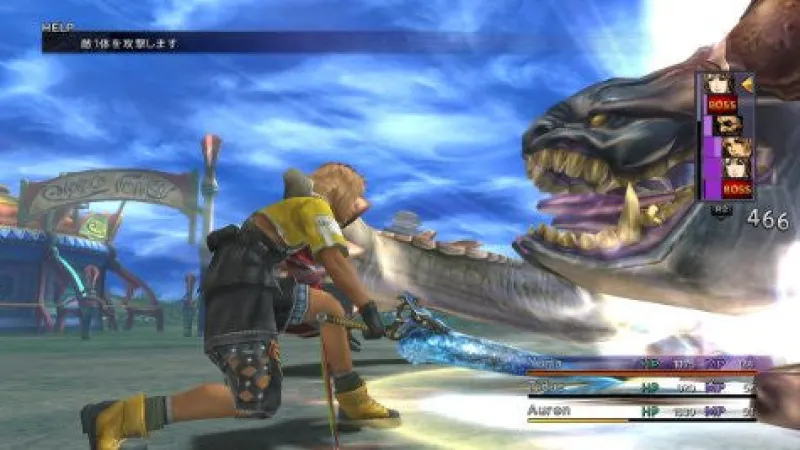Choose Auron's row in the party status list

click(x=650, y=410)
